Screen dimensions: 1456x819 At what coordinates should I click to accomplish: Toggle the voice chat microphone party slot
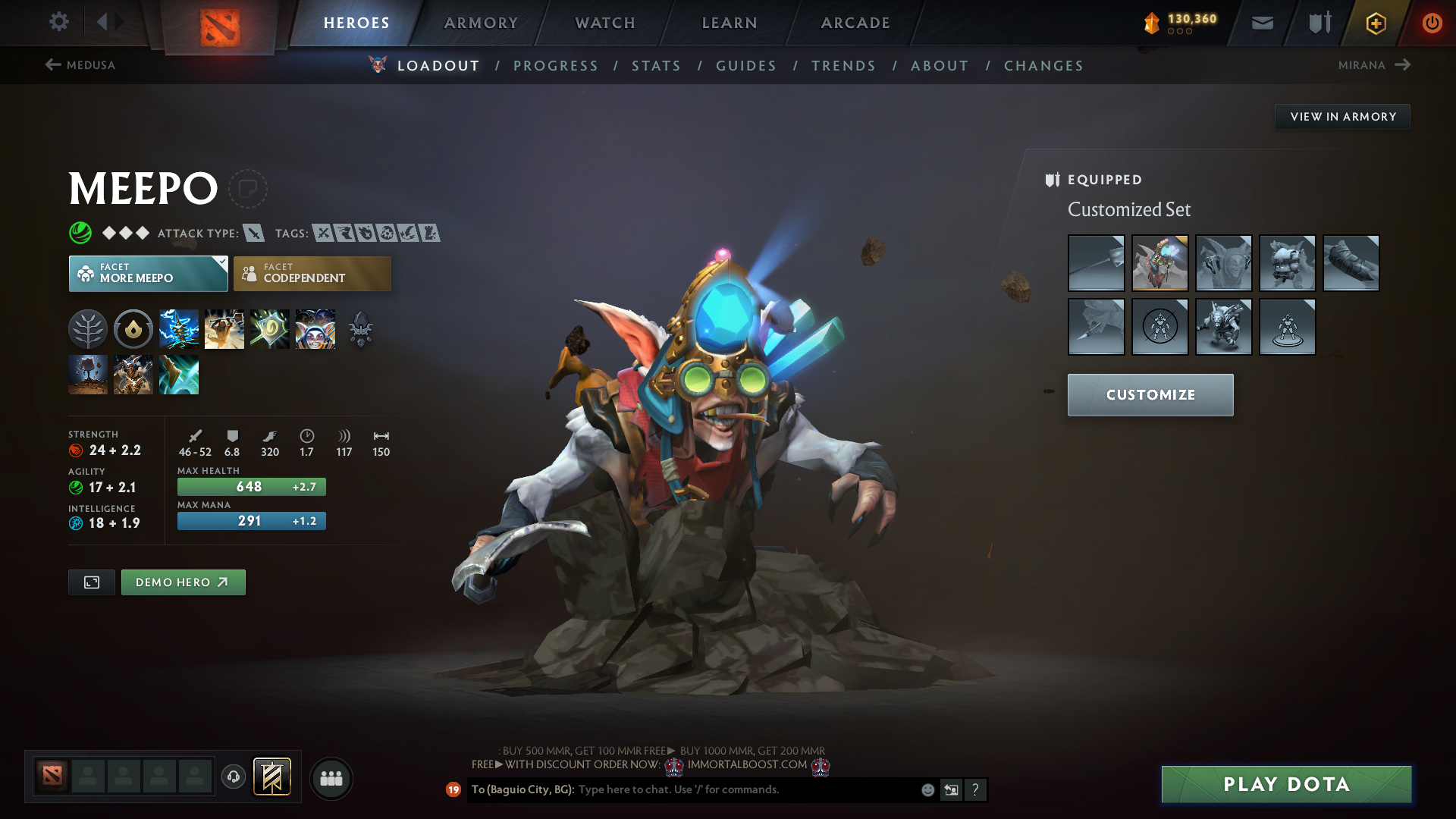coord(233,778)
